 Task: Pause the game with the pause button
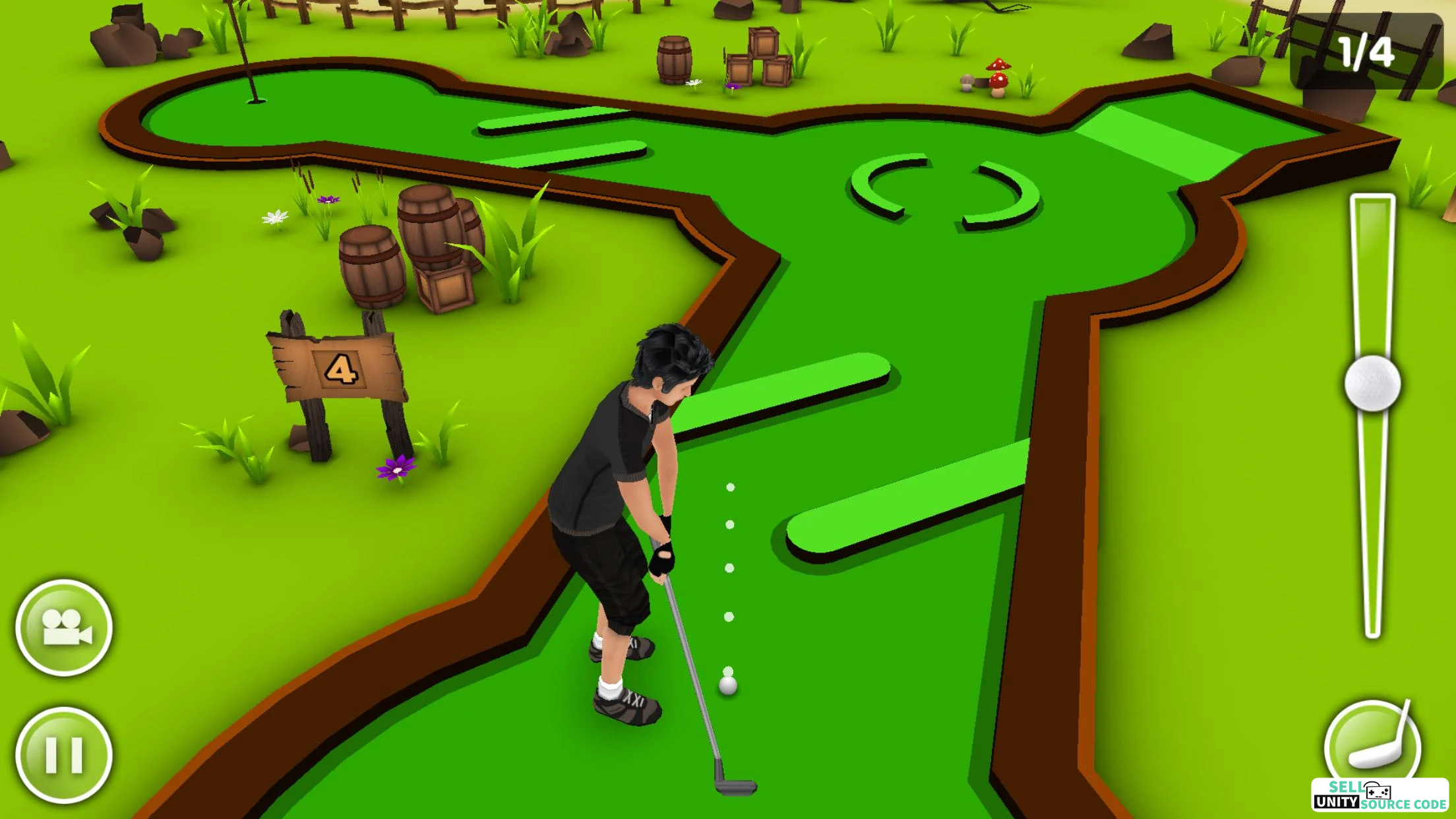pos(64,755)
